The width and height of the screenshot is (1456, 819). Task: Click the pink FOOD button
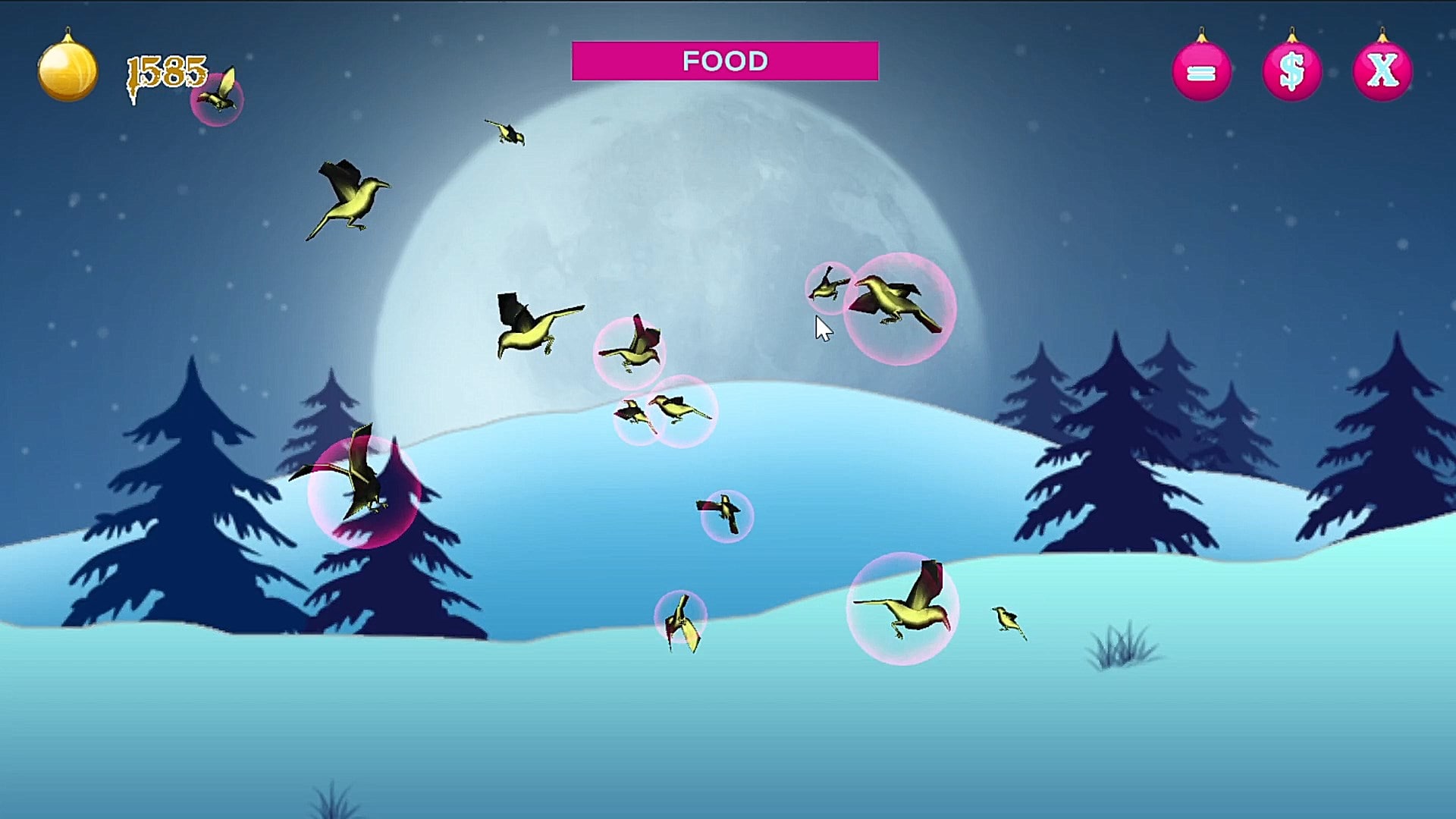coord(725,61)
